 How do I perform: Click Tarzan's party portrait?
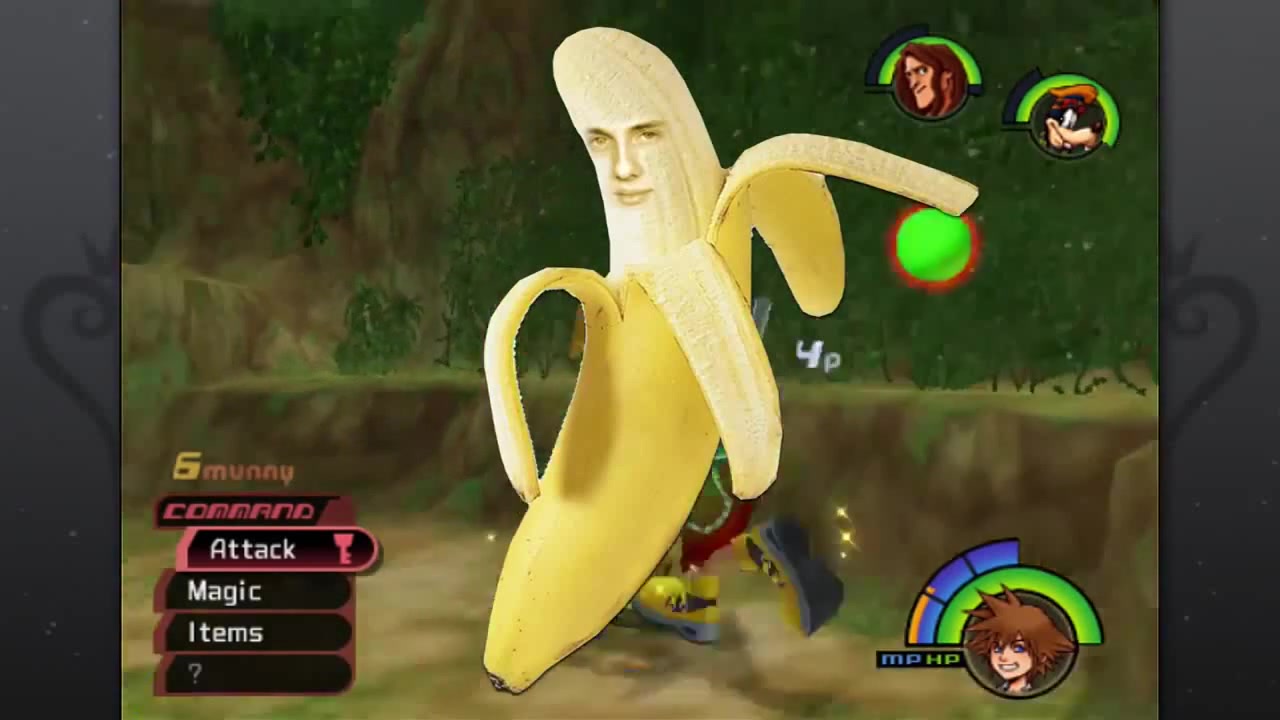[x=929, y=79]
